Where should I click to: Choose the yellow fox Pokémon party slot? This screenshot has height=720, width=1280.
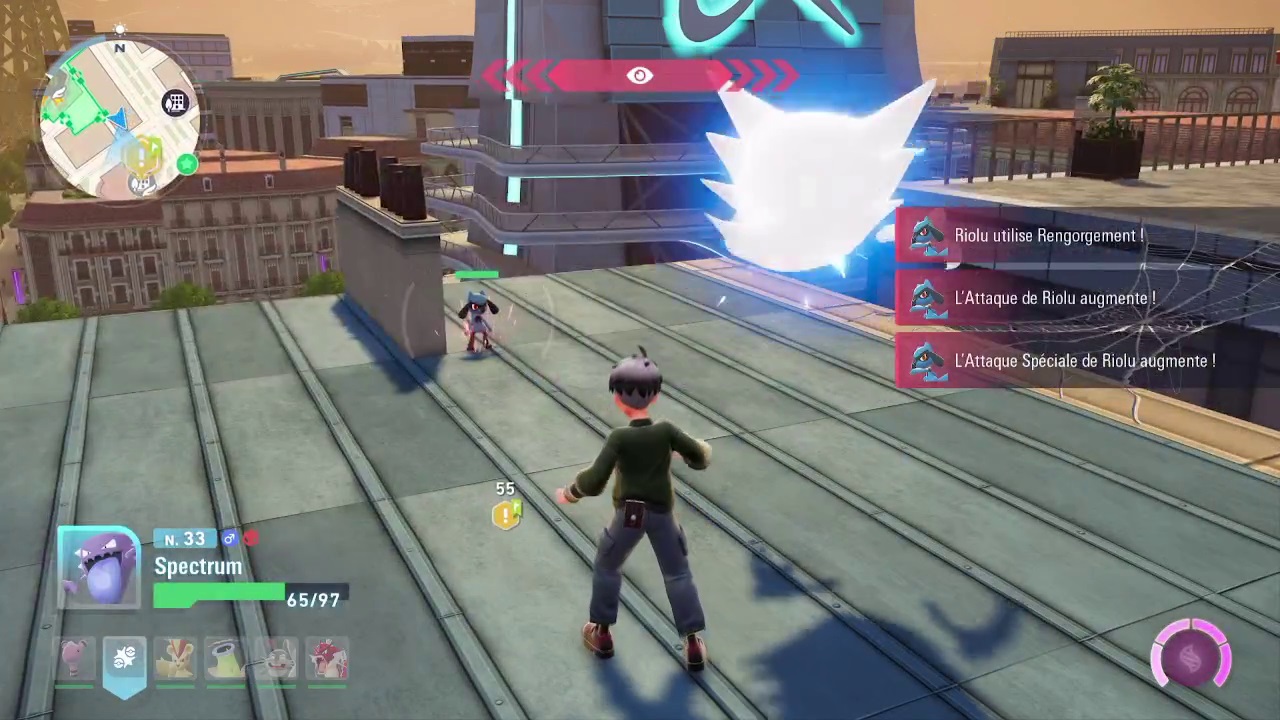click(175, 660)
